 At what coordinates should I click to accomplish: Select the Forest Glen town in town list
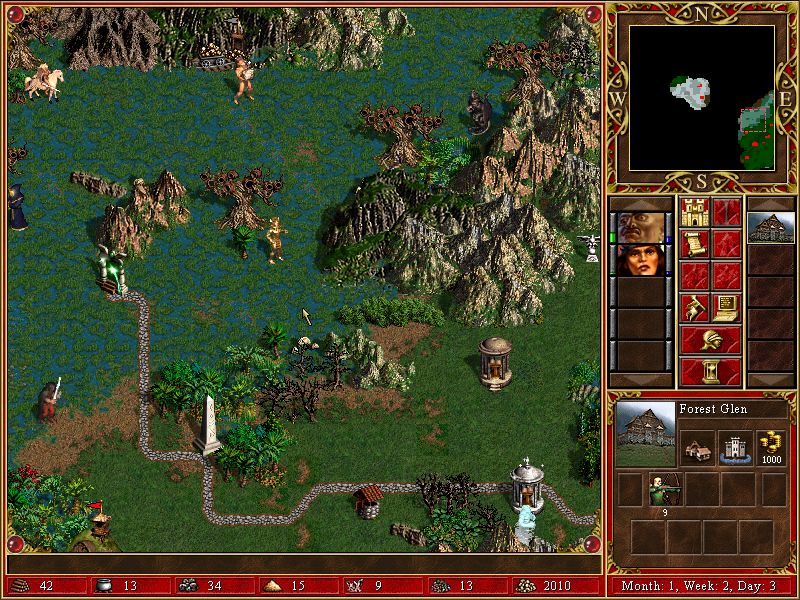[771, 227]
